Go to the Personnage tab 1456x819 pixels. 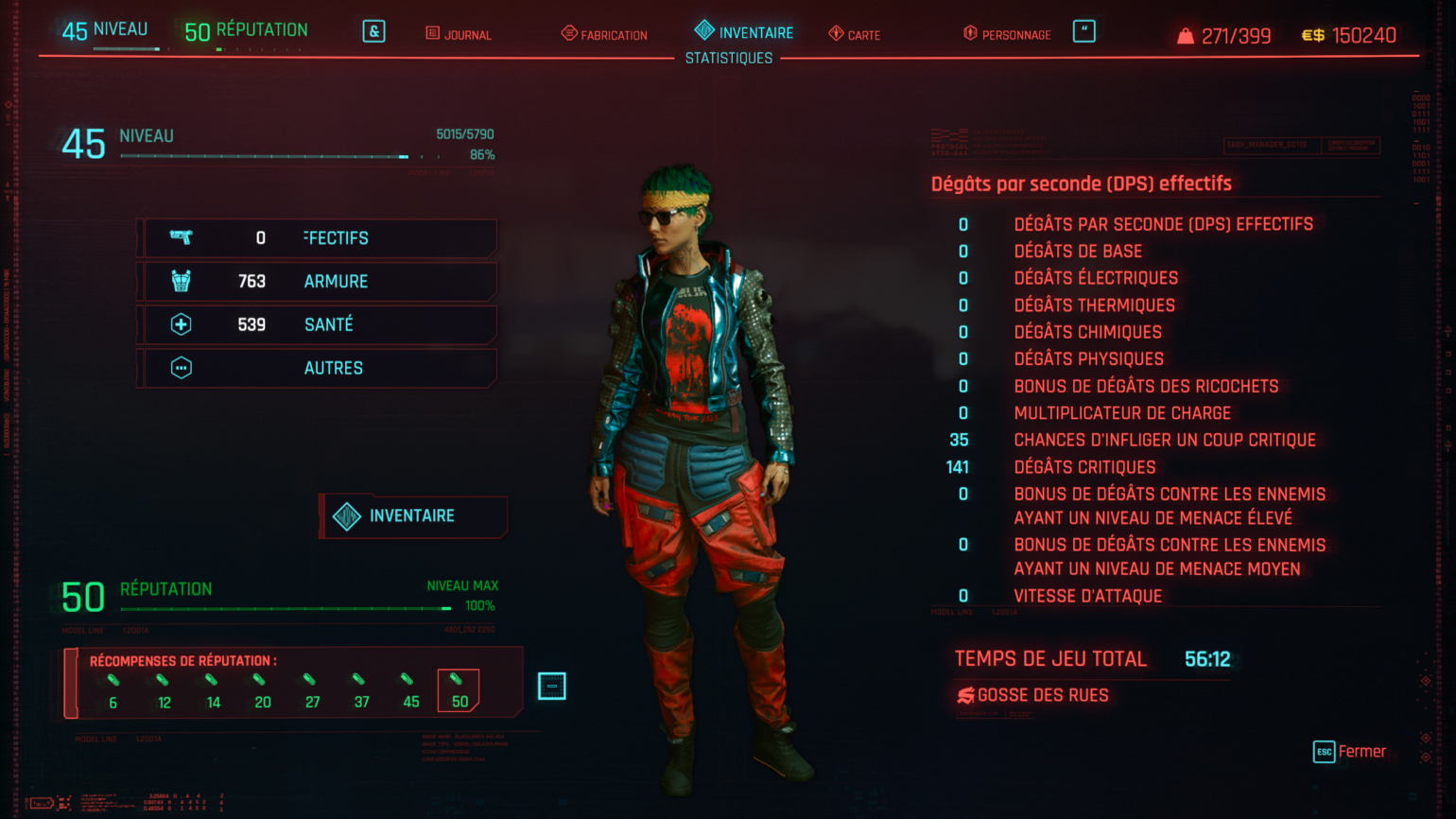[1007, 35]
